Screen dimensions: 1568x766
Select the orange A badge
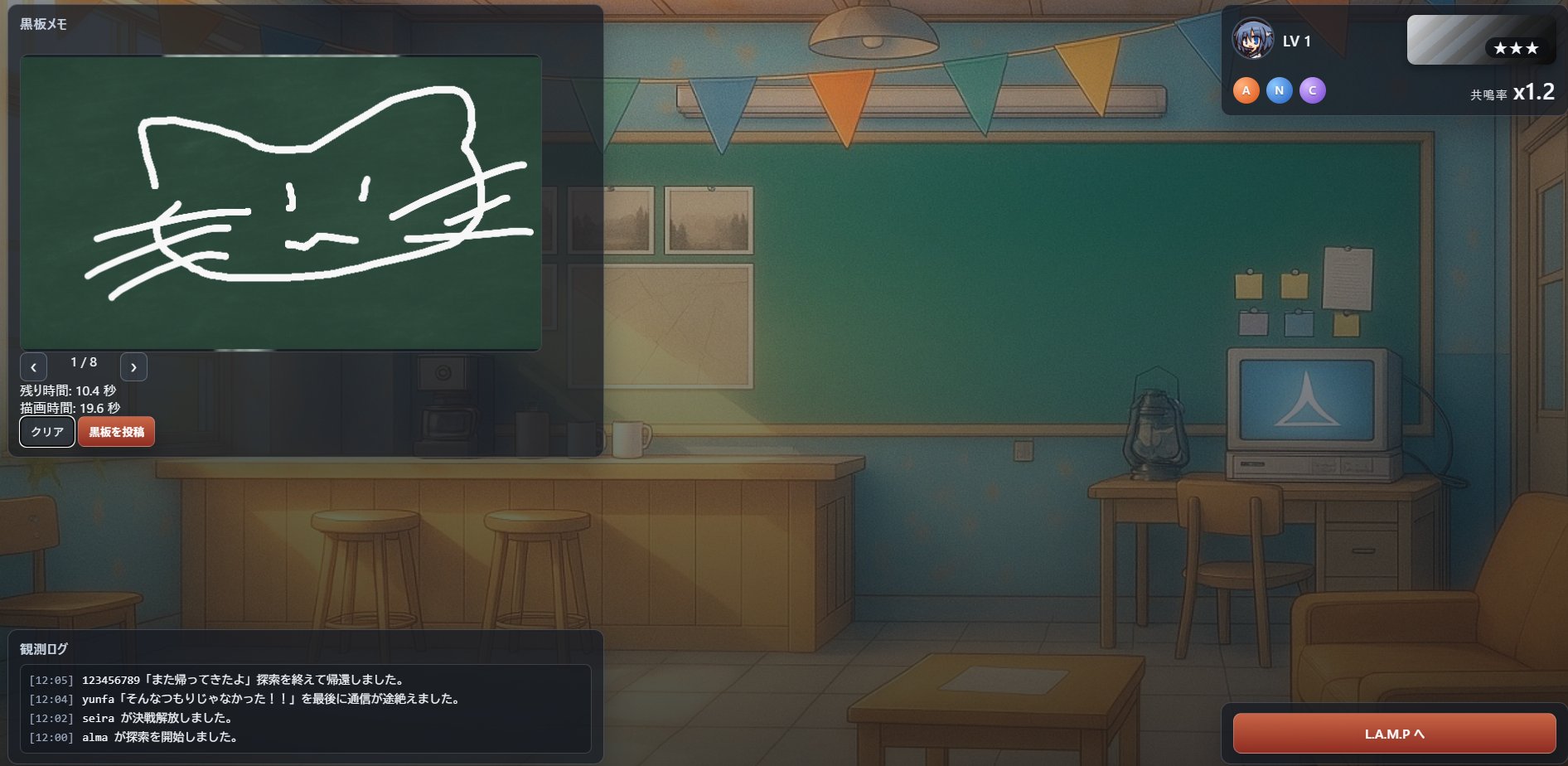tap(1246, 90)
